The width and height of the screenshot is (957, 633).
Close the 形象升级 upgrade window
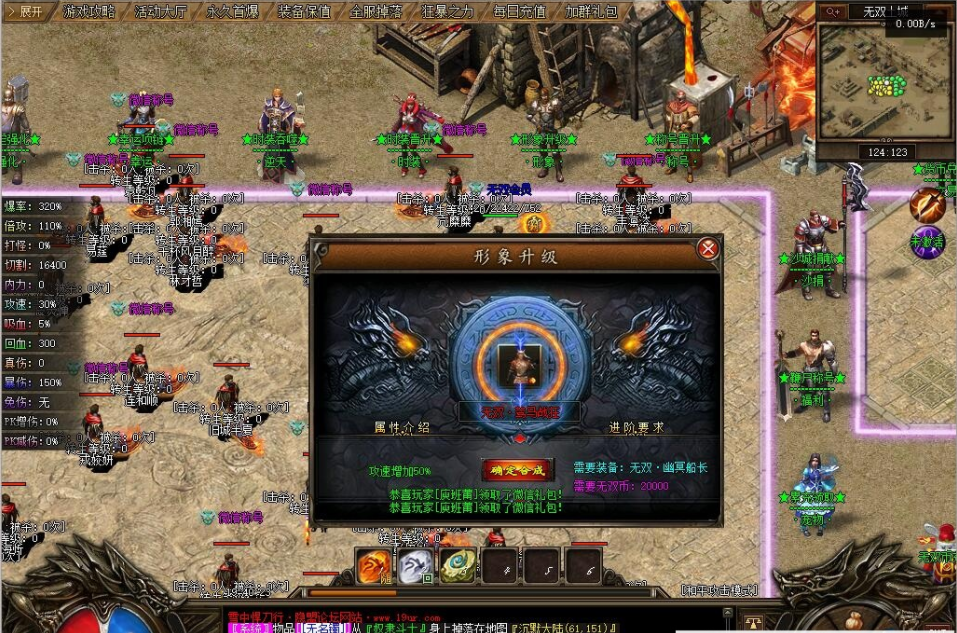708,249
